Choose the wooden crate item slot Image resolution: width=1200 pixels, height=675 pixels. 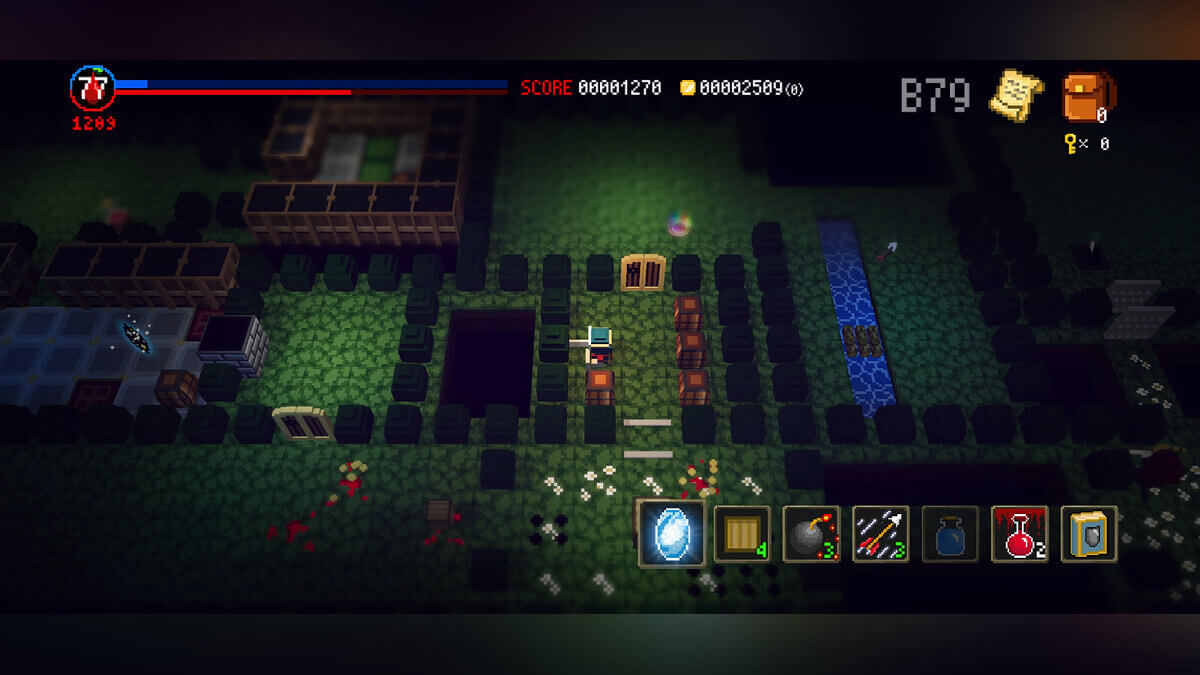click(x=741, y=533)
